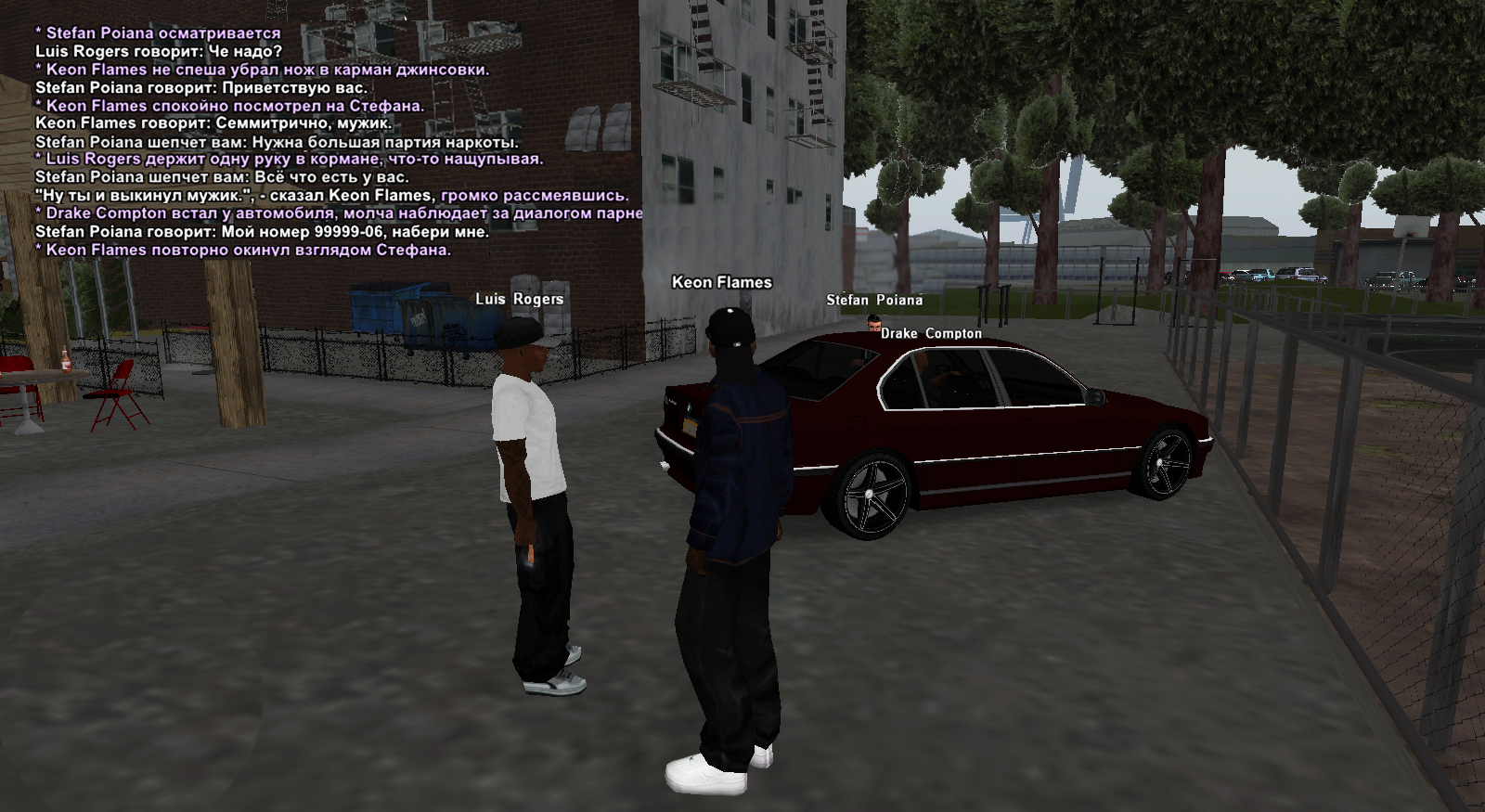
Task: Click Luis Rogers' "Че надо?" chat message
Action: point(158,52)
